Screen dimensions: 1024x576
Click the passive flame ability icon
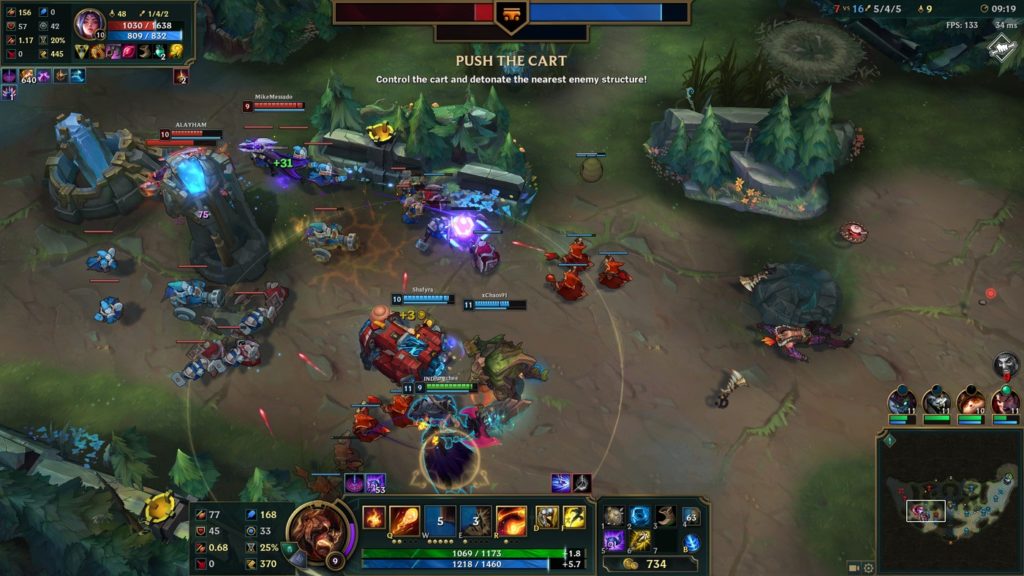click(x=374, y=517)
